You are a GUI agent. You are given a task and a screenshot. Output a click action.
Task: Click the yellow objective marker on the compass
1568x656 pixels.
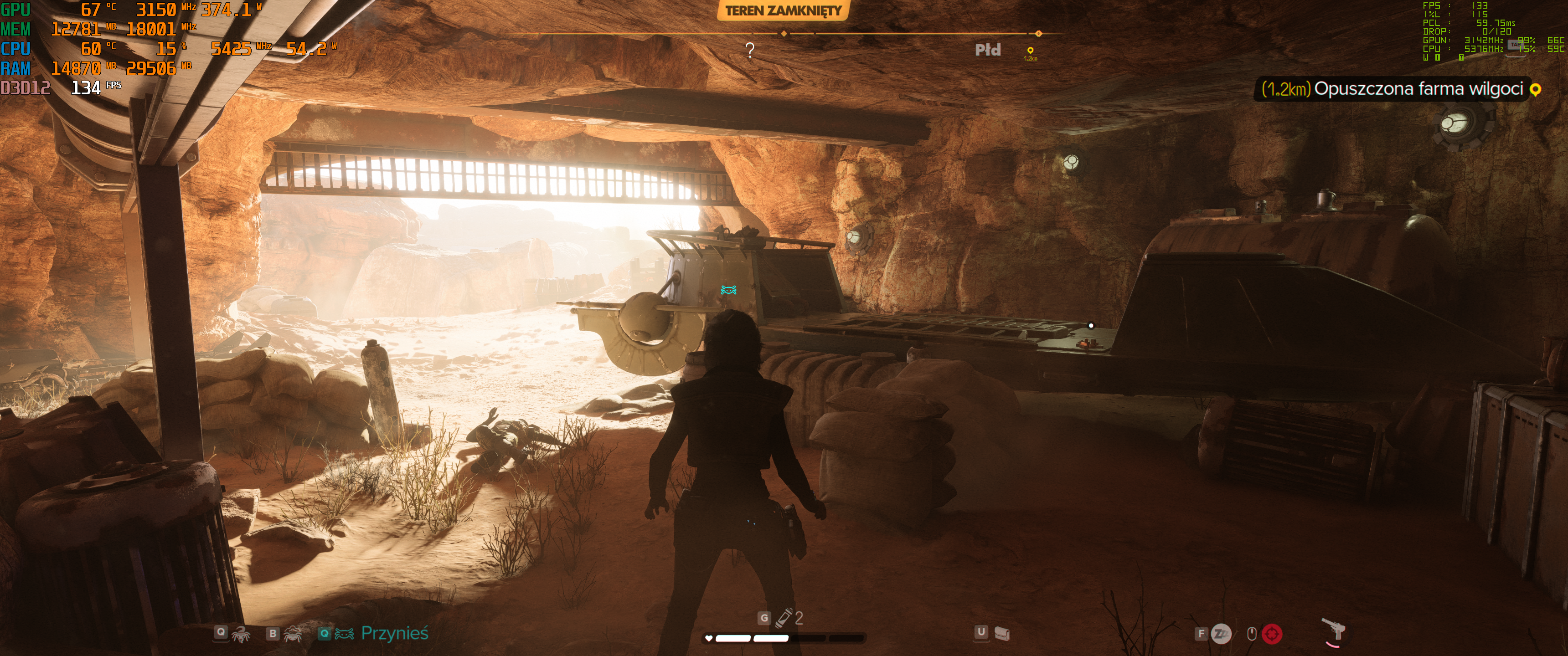[x=1030, y=51]
